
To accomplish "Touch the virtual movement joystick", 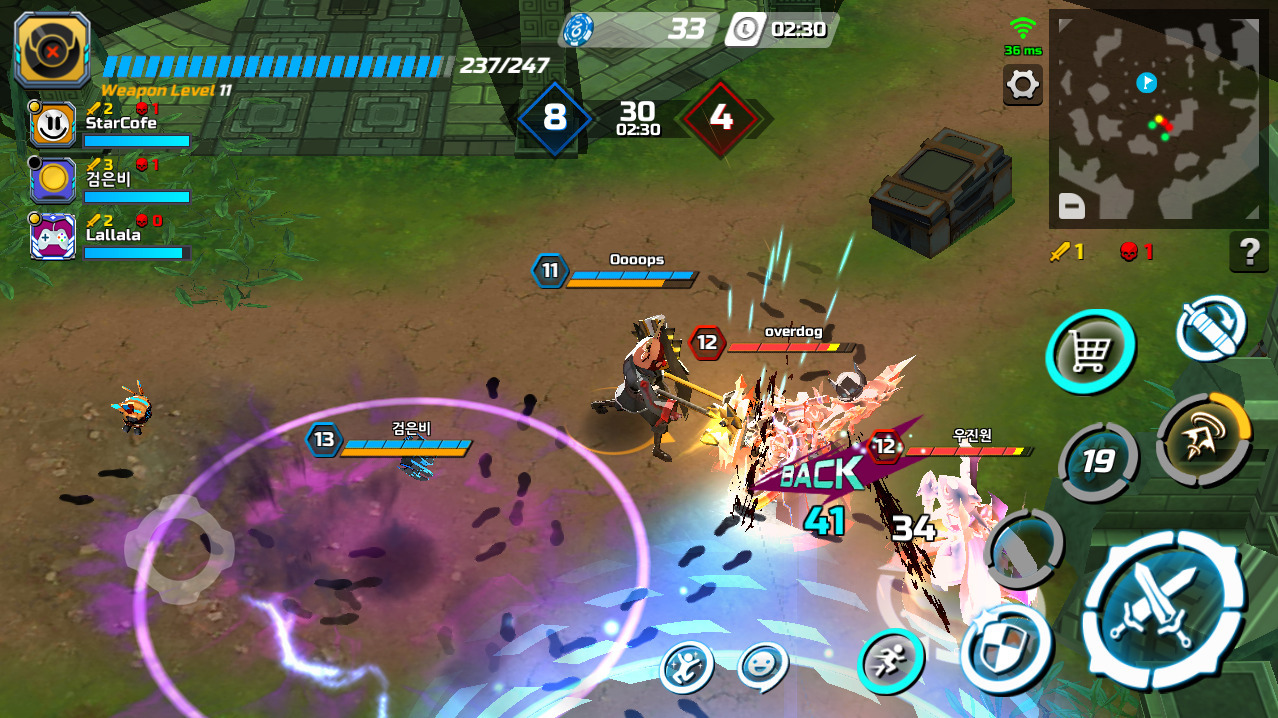I will 179,549.
